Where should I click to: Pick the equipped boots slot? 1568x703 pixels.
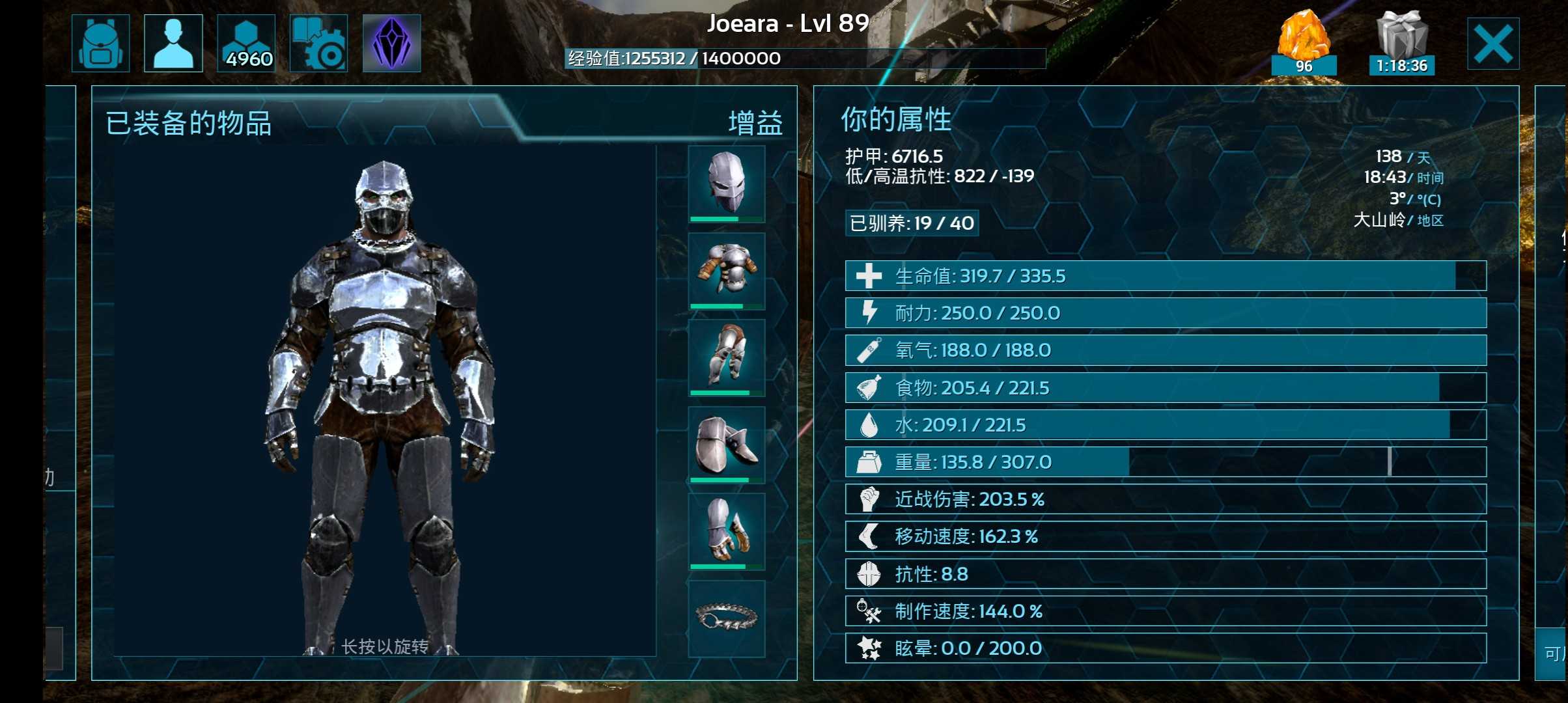[x=727, y=445]
